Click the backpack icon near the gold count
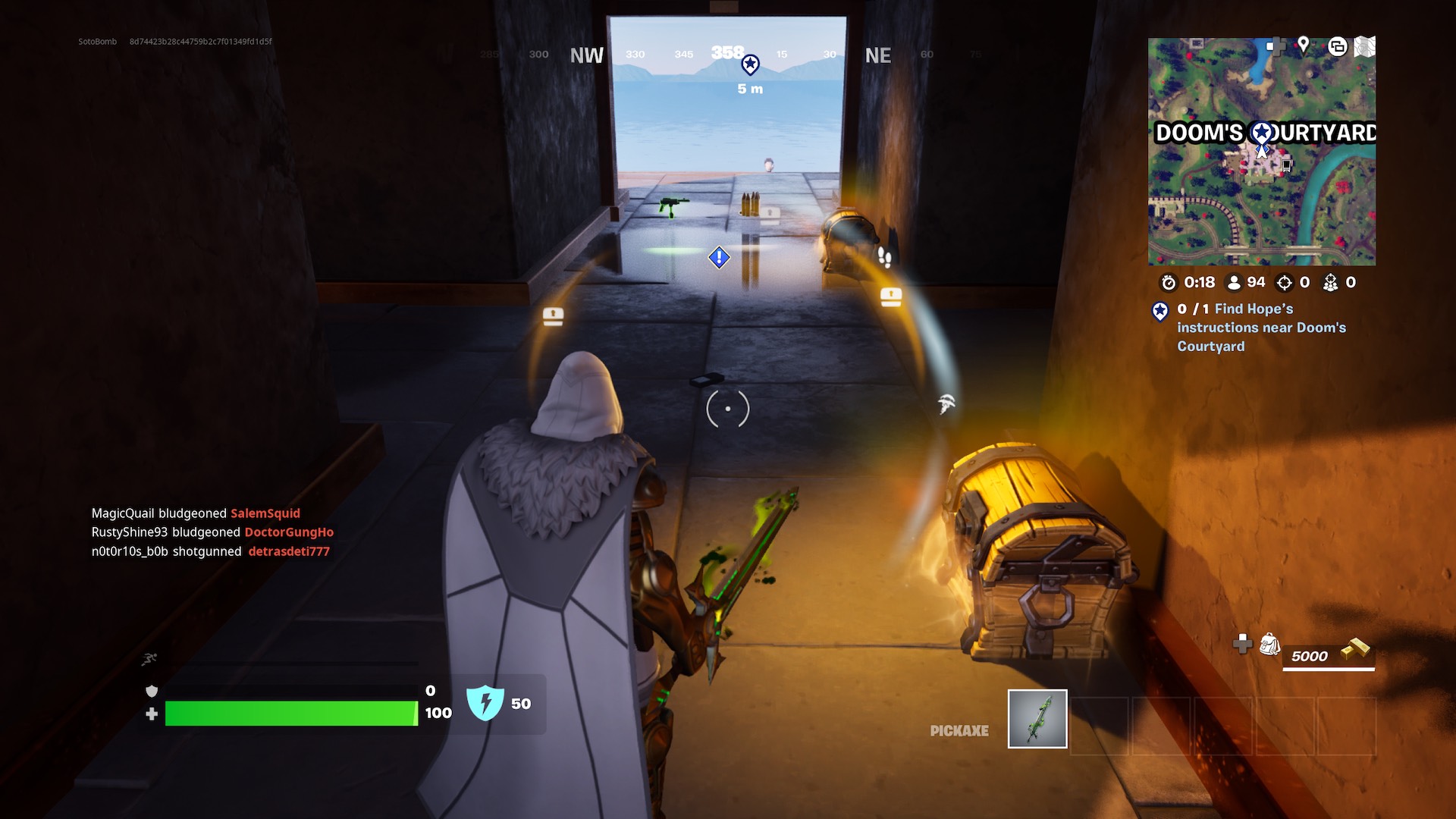Screen dimensions: 1456x819 click(x=1269, y=645)
